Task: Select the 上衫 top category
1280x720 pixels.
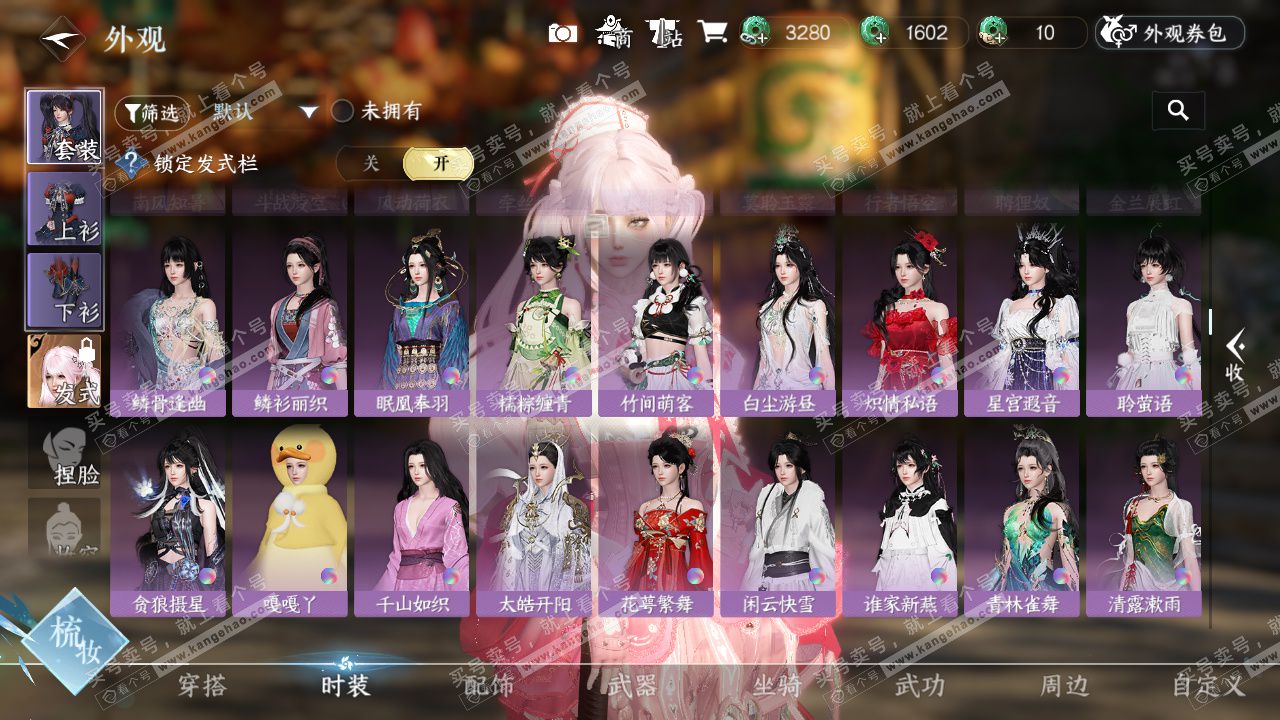Action: (x=64, y=208)
